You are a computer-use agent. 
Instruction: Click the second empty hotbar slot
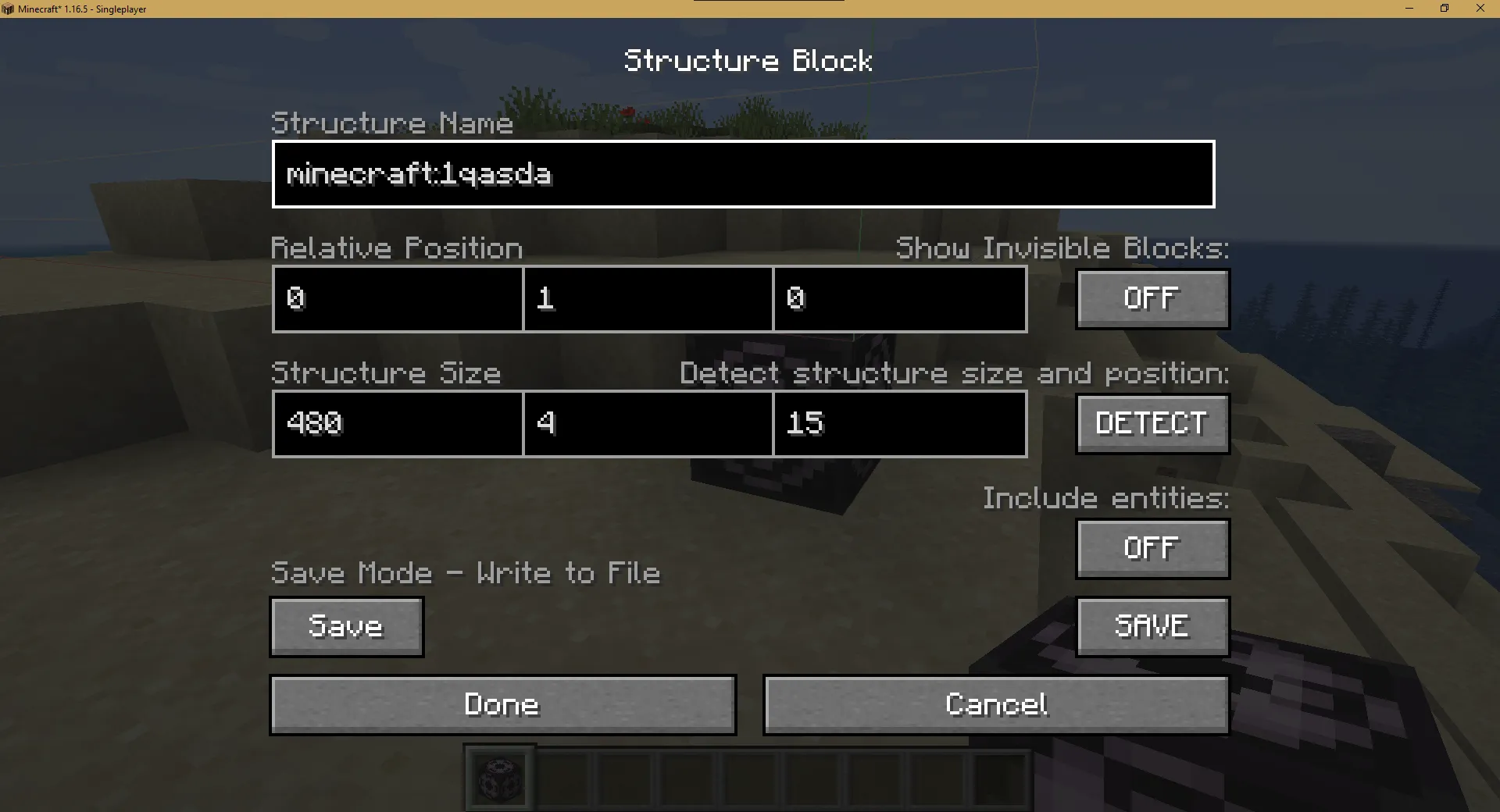[x=562, y=778]
